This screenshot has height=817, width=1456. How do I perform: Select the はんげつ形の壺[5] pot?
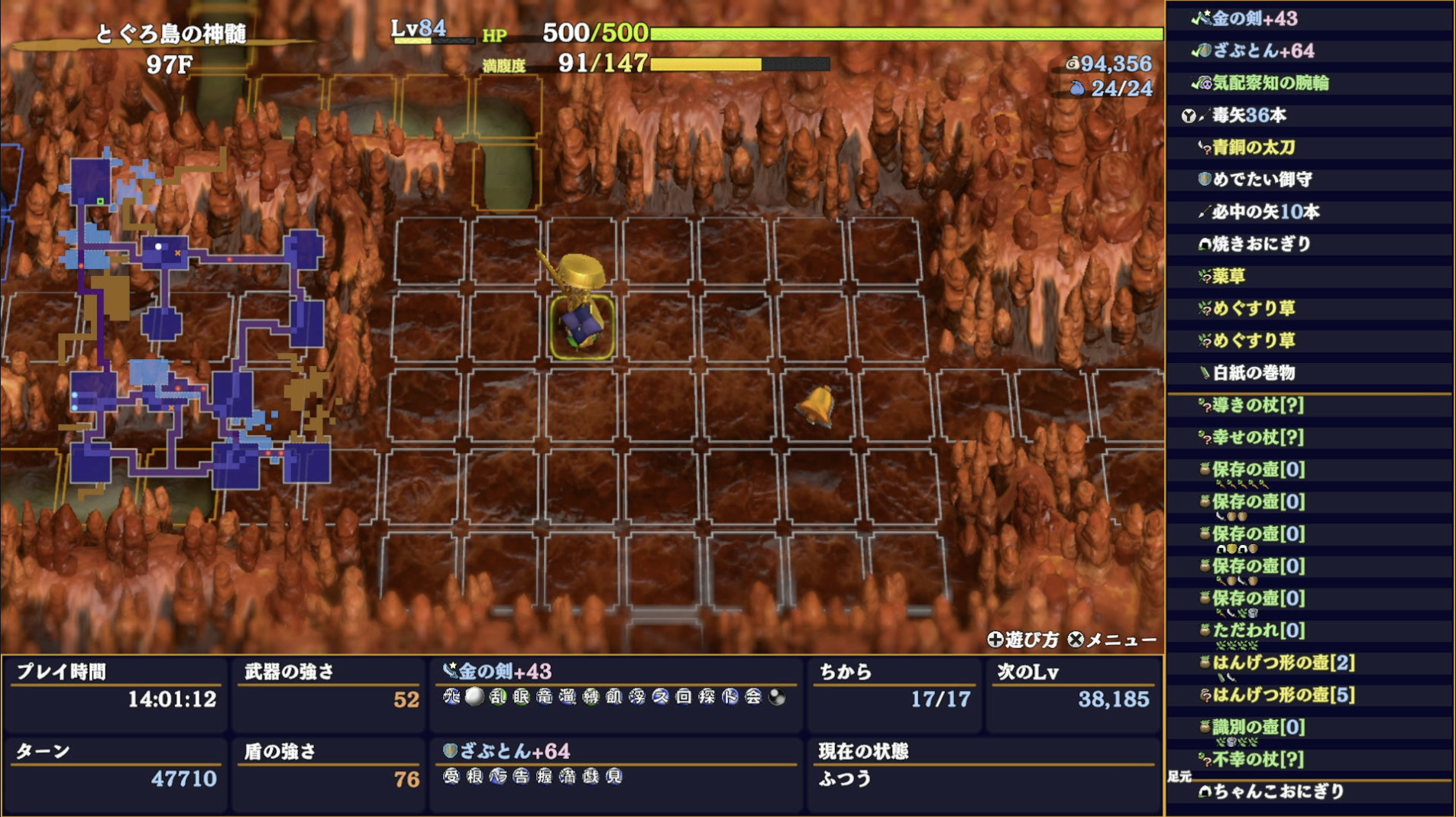point(1283,695)
